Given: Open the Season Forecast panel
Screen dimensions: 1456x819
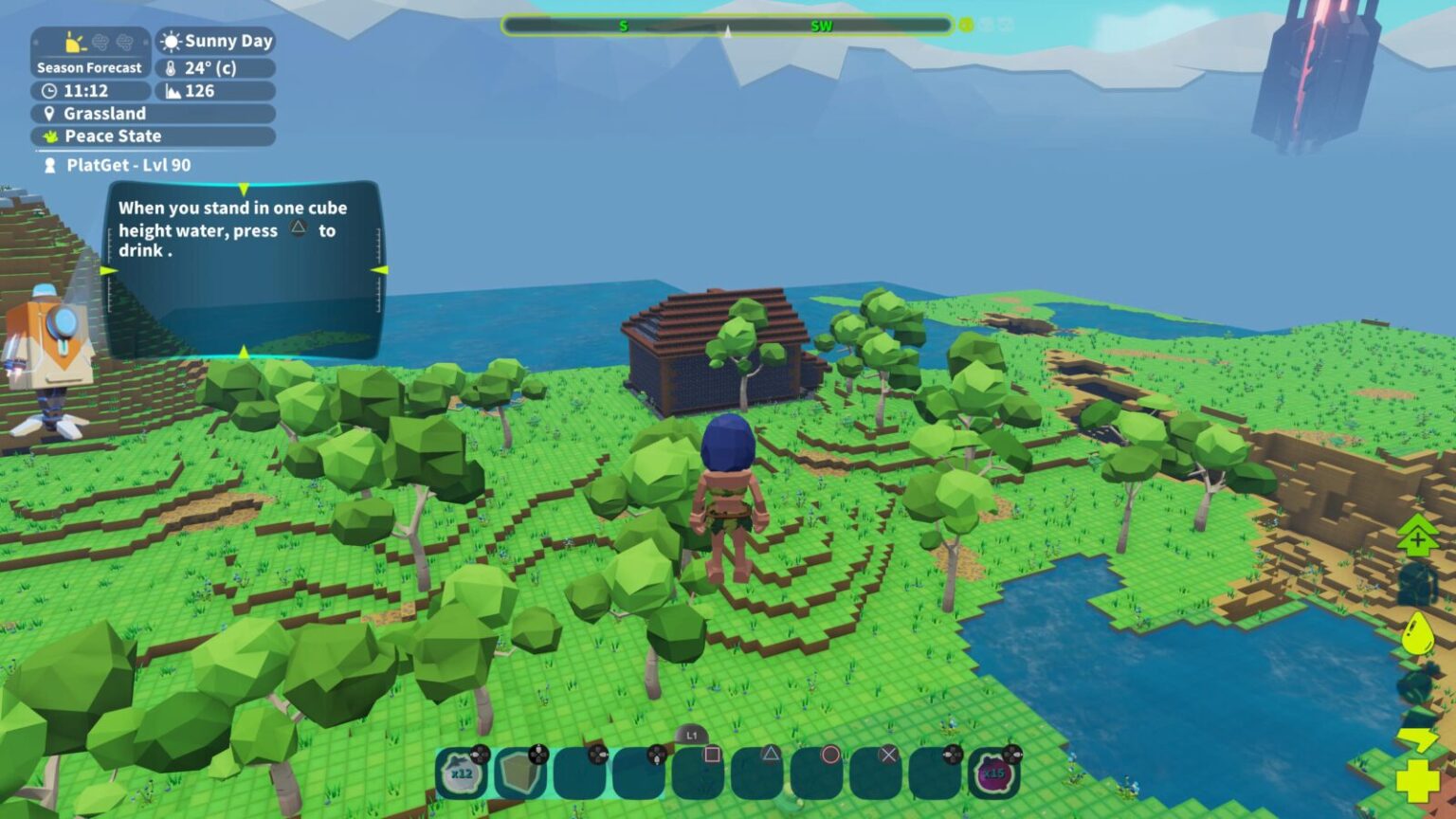Looking at the screenshot, I should pos(88,67).
